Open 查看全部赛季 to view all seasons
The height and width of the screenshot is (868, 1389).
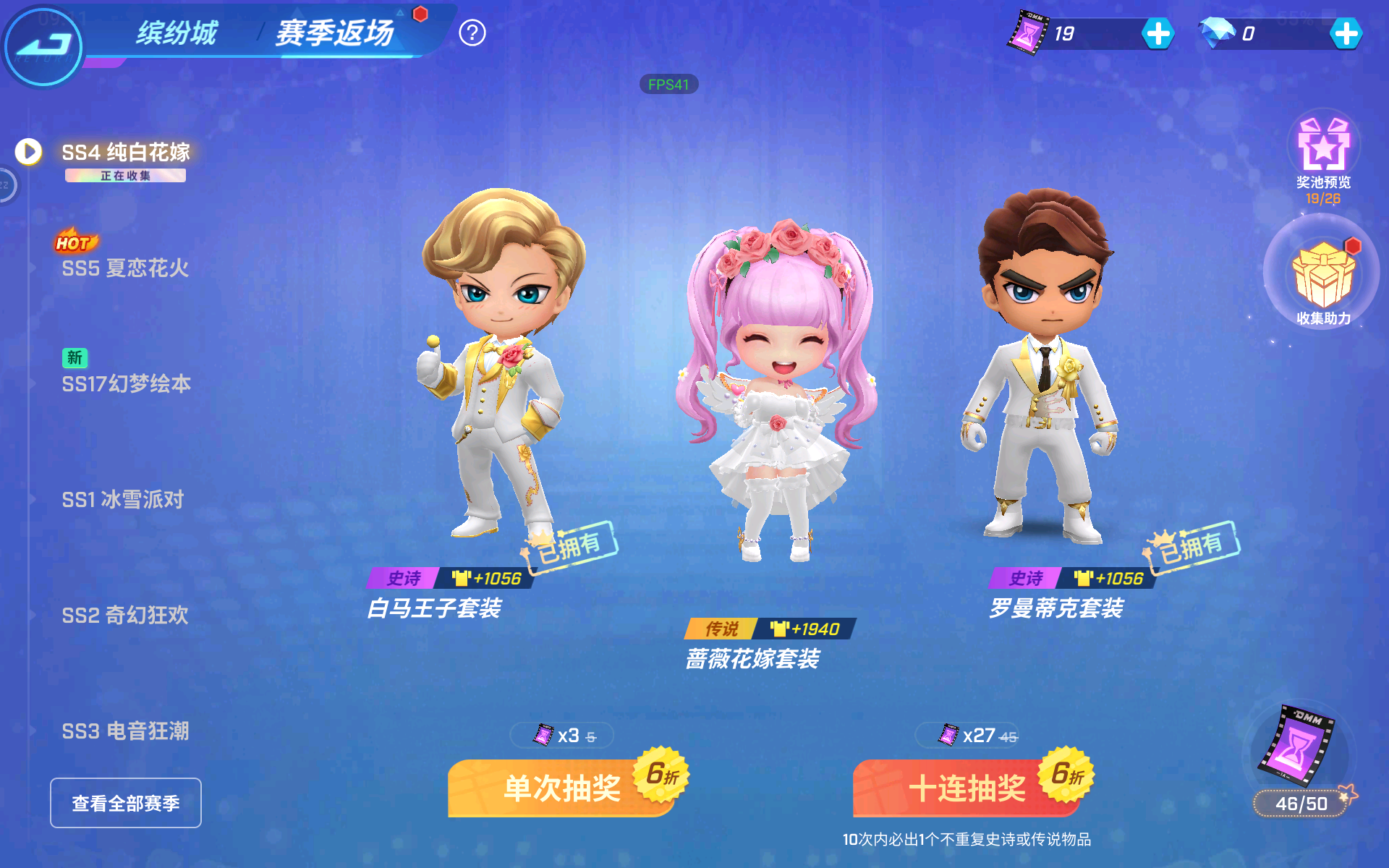[x=124, y=803]
